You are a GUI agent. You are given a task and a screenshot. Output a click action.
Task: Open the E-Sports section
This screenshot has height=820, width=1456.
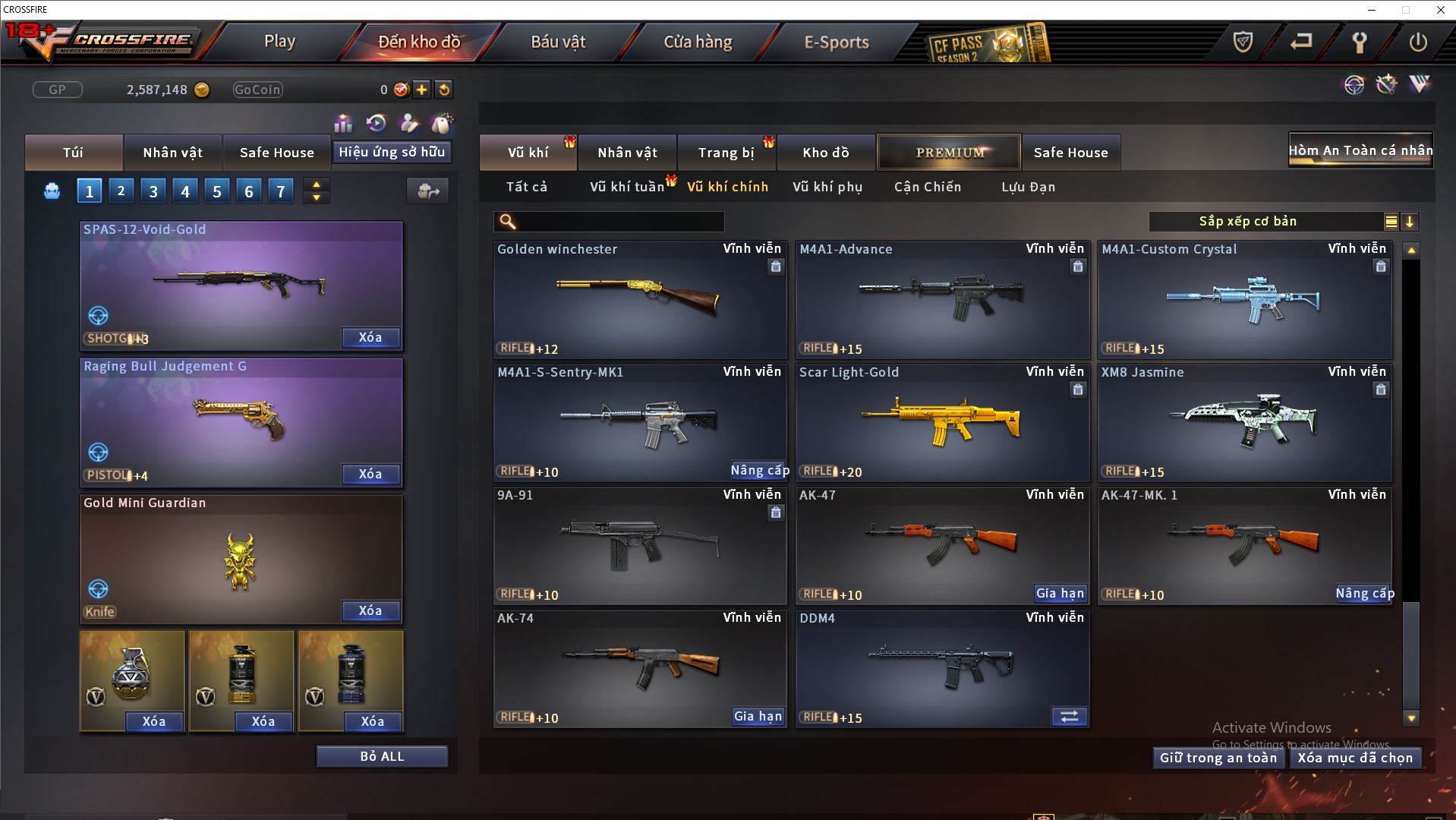coord(837,42)
